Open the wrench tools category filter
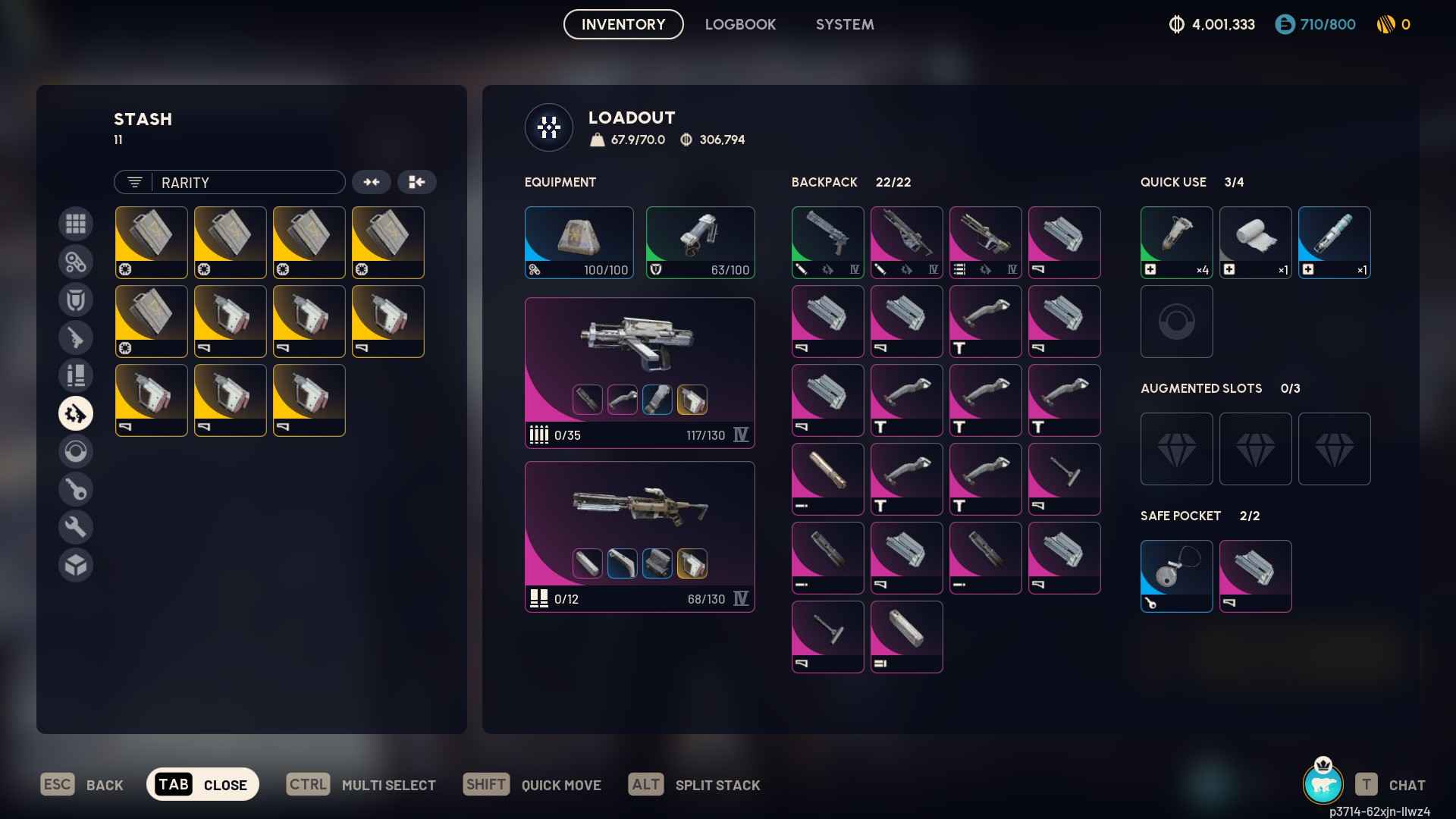Viewport: 1456px width, 819px height. click(x=76, y=526)
